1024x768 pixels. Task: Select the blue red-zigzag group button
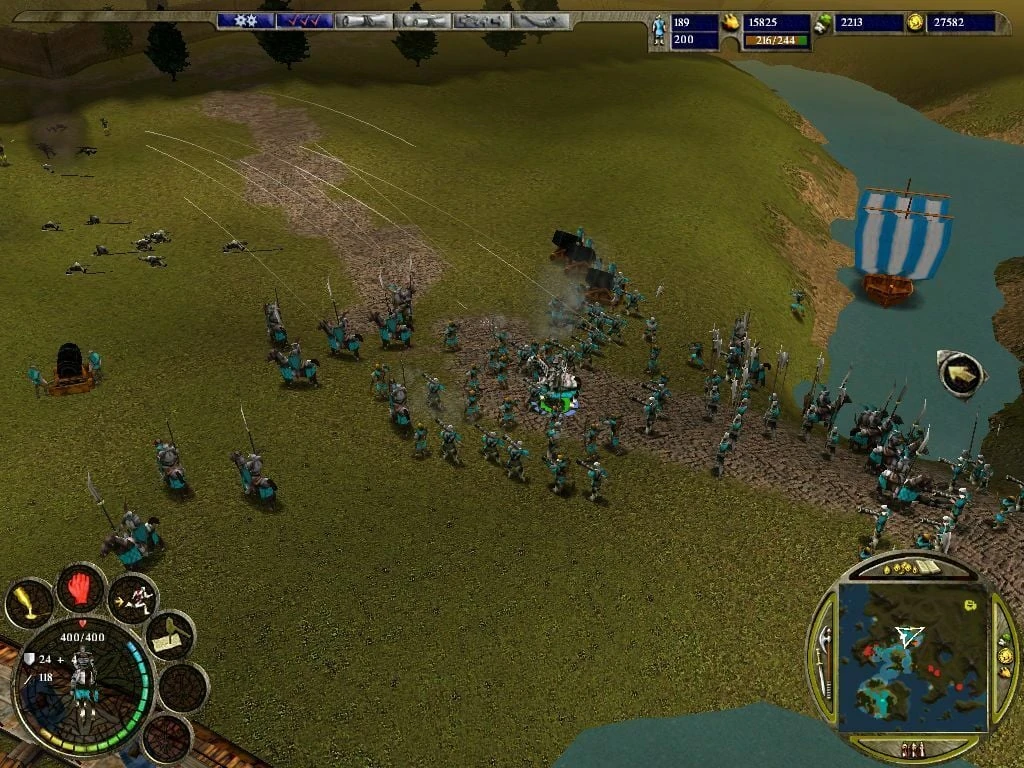pyautogui.click(x=304, y=20)
